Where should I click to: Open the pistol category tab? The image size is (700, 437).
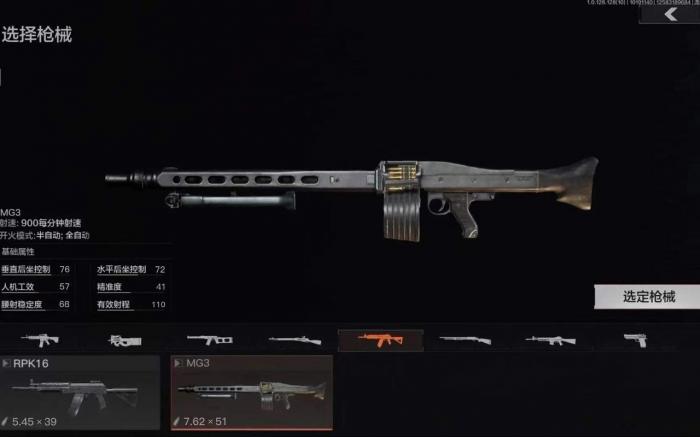tap(634, 340)
